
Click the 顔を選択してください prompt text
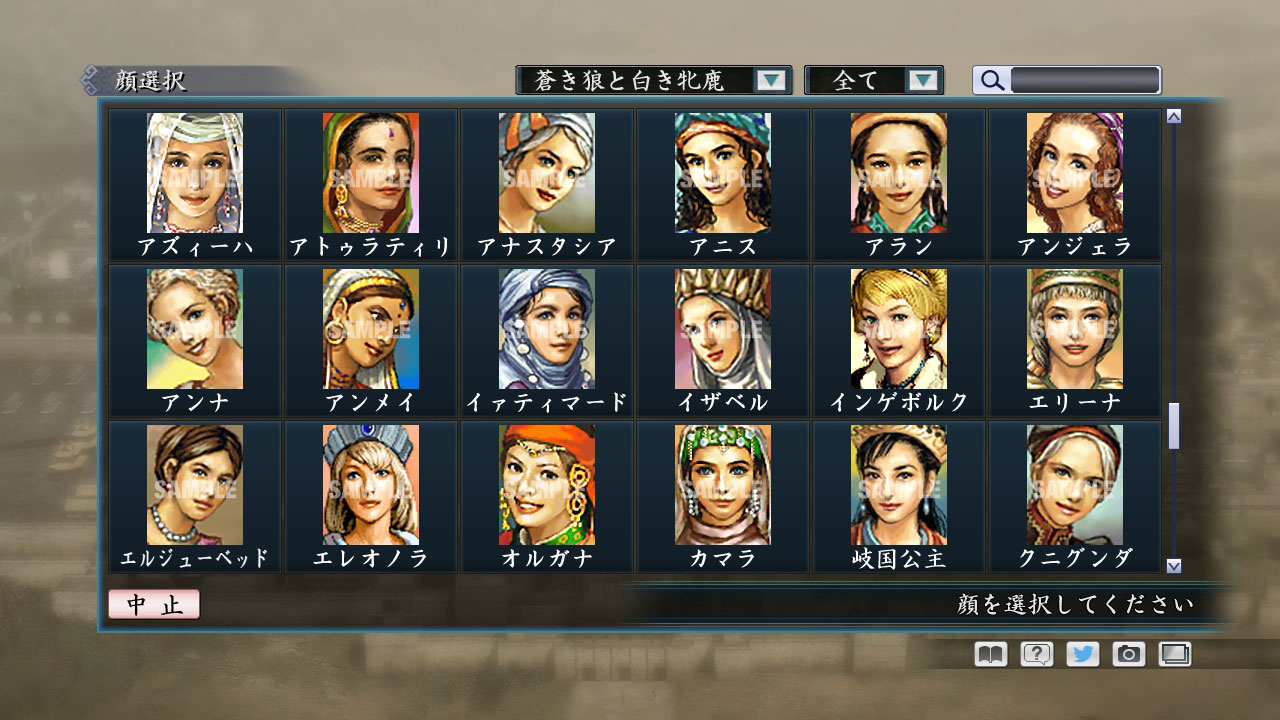pyautogui.click(x=1075, y=603)
